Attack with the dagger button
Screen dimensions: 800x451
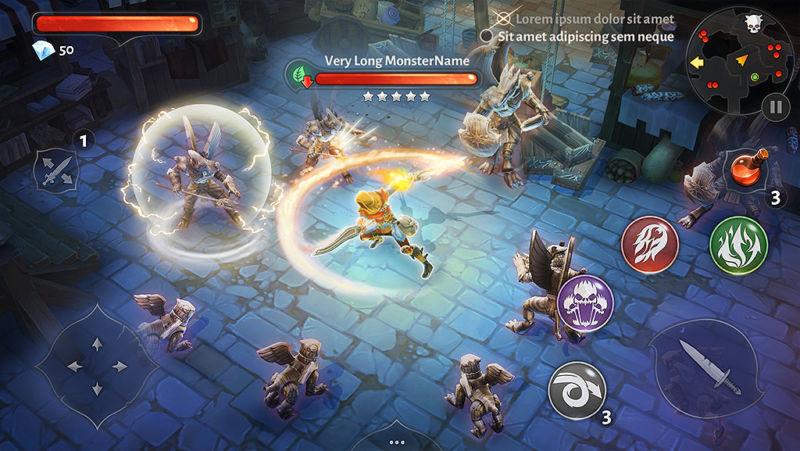[x=709, y=366]
